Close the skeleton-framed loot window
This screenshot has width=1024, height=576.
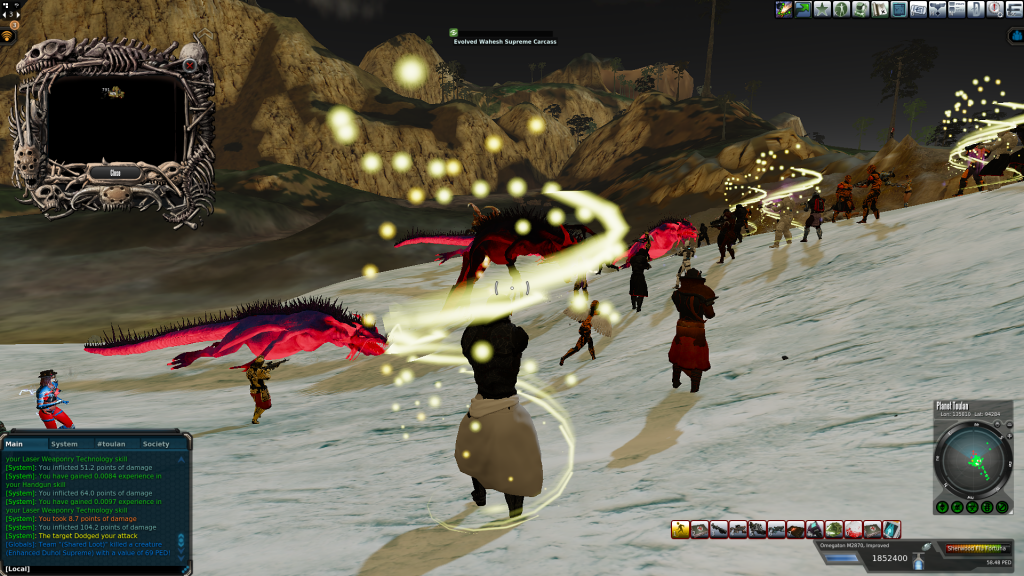(115, 172)
